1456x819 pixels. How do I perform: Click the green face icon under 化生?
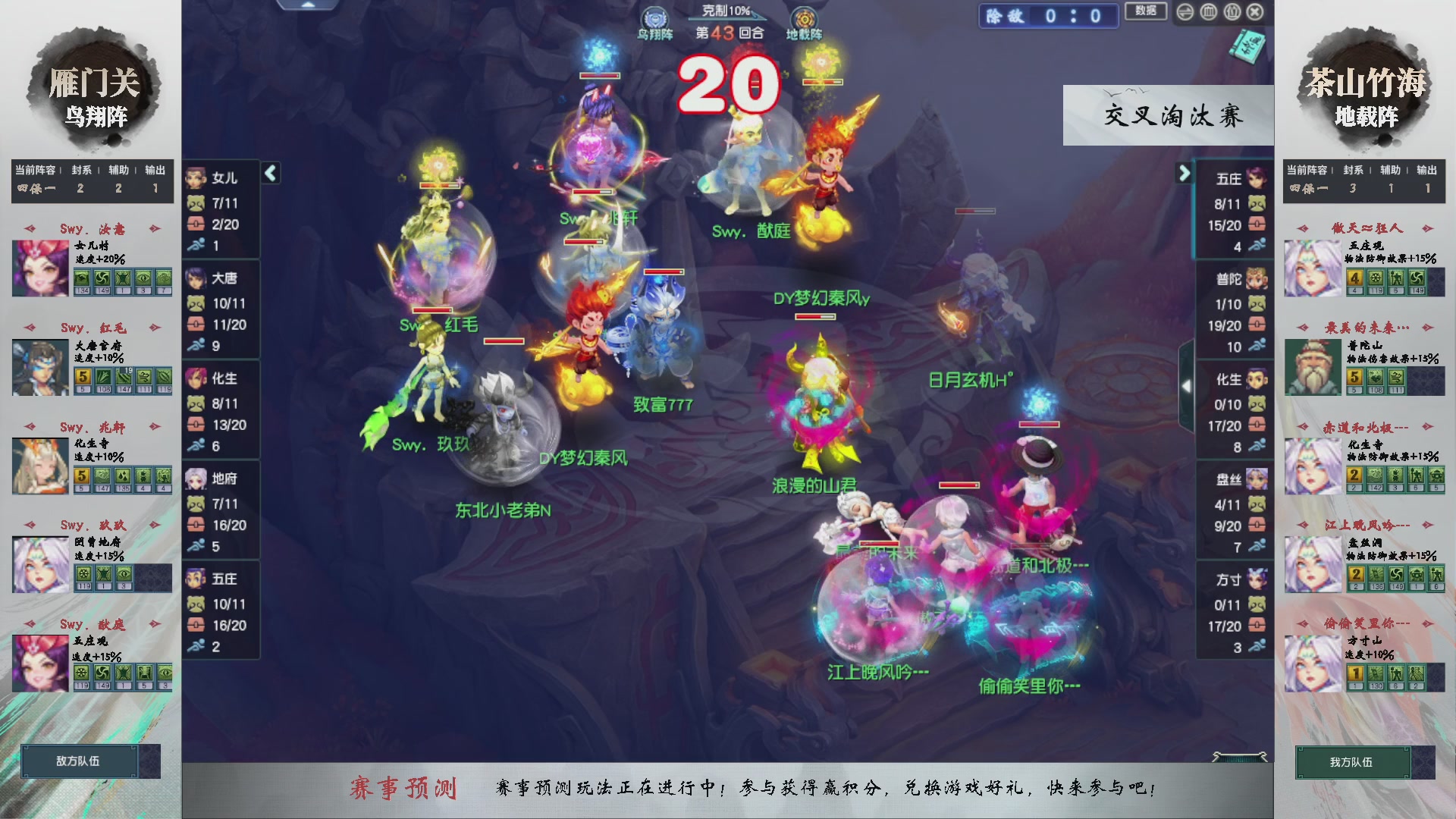(x=196, y=402)
